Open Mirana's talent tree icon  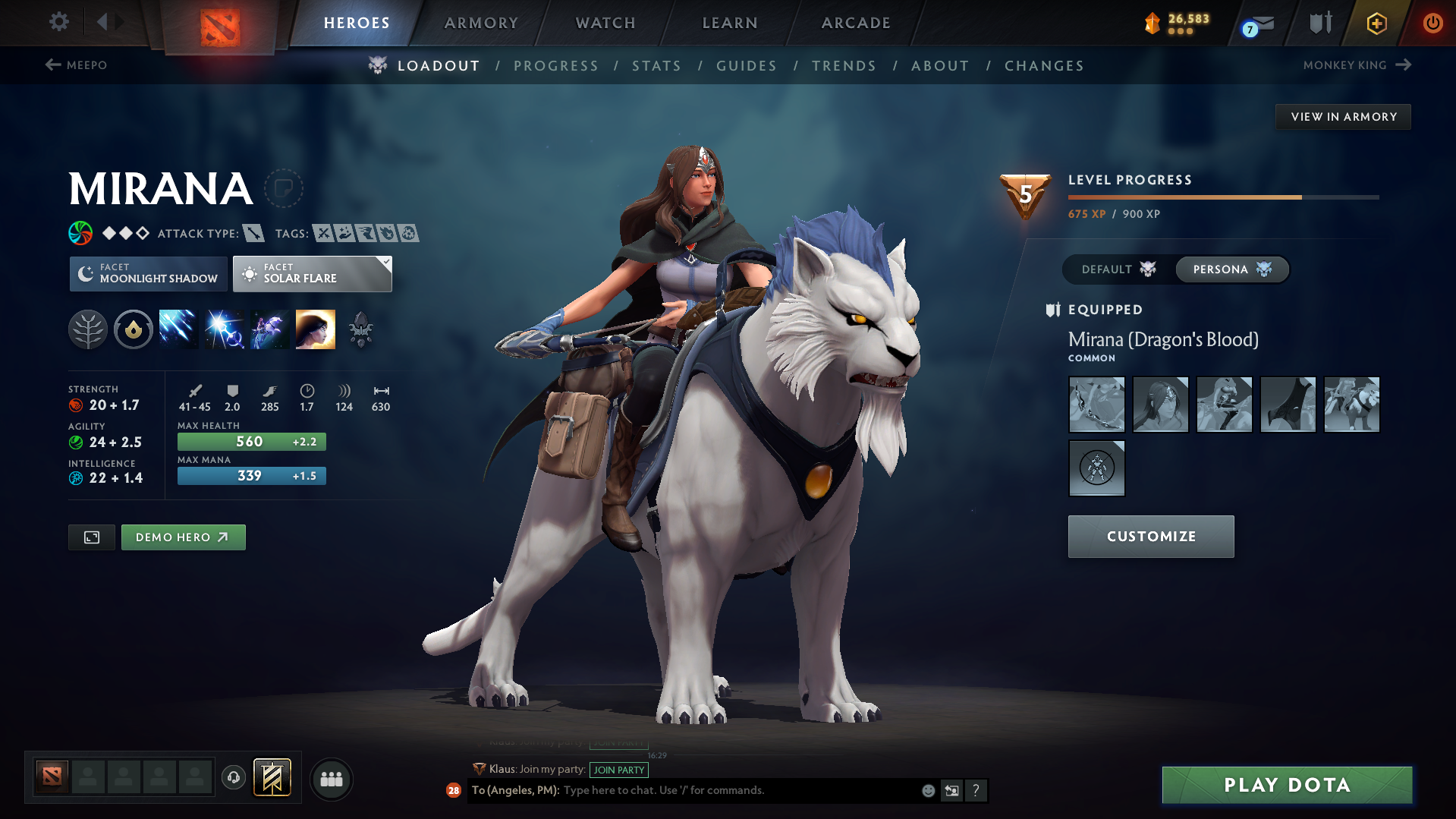tap(88, 329)
